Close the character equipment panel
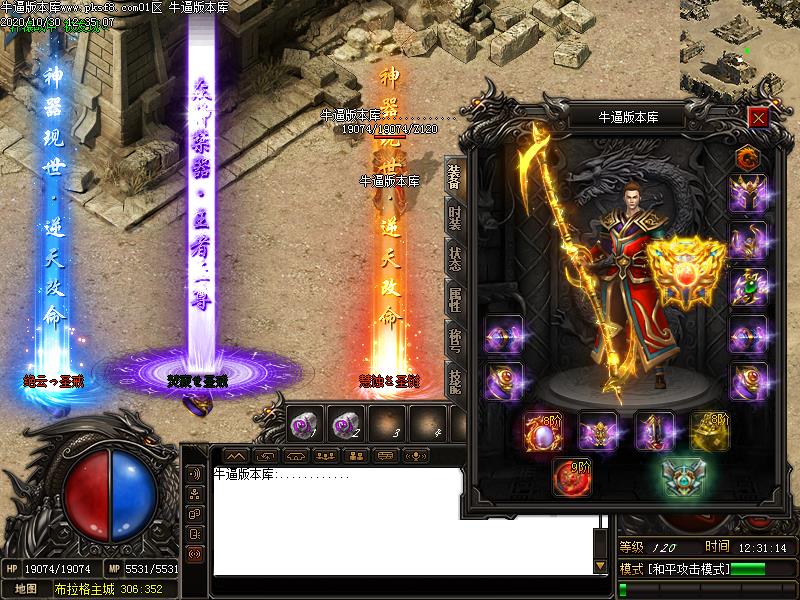The width and height of the screenshot is (800, 600). click(x=758, y=117)
